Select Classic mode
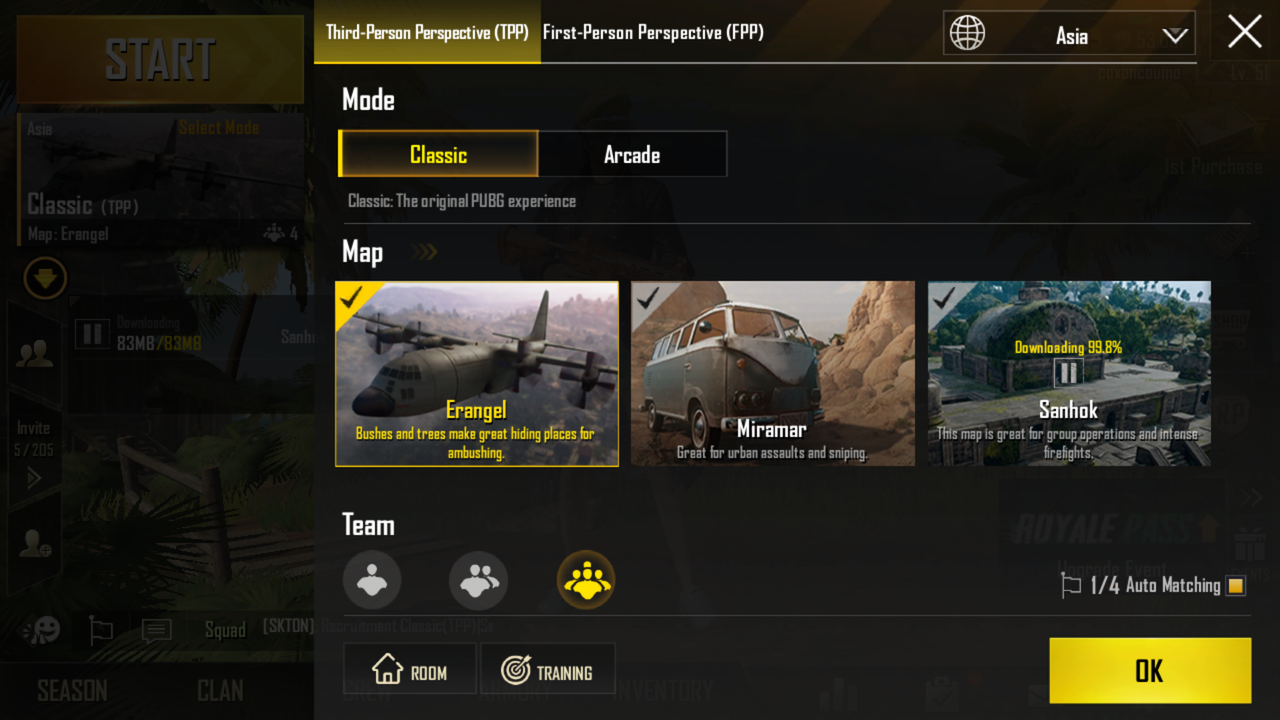The image size is (1280, 720). 438,155
